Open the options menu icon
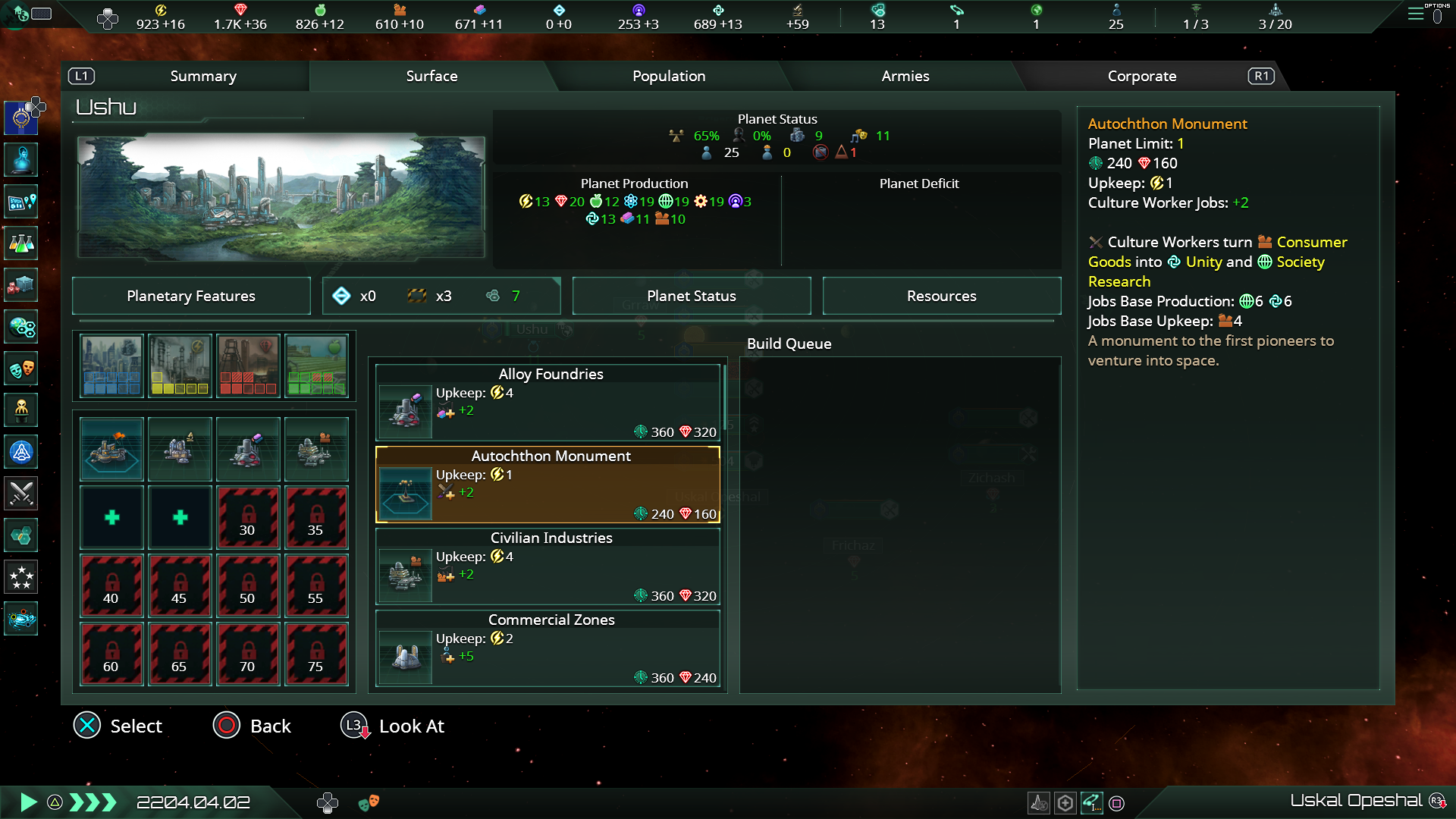 coord(1416,14)
